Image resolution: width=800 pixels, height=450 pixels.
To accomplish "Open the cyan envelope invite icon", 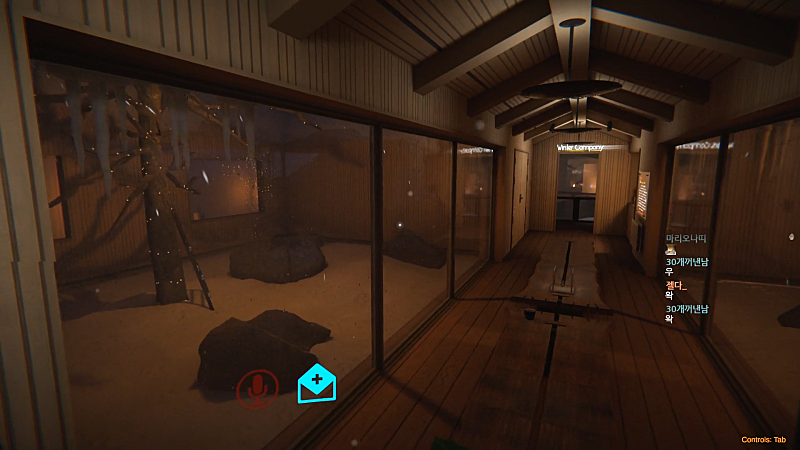I will (x=316, y=380).
